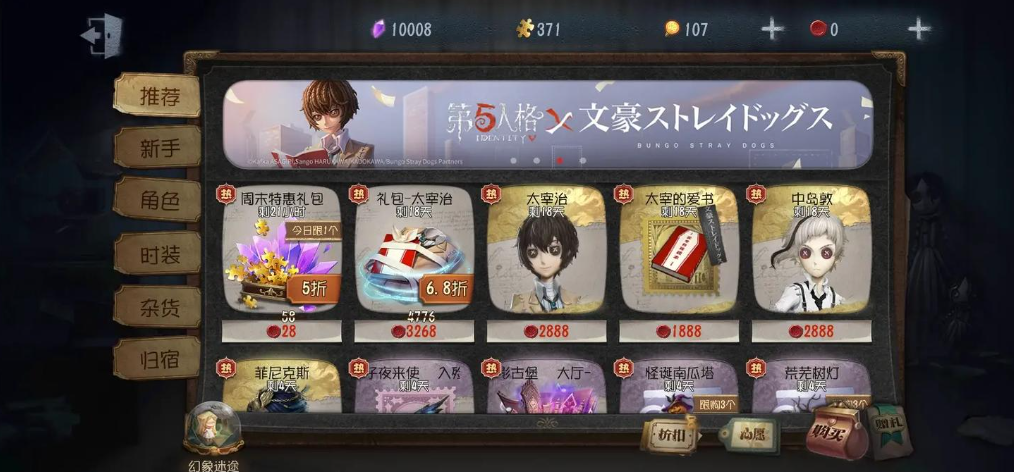Switch to the 推荐 tab
Screen dimensions: 1014x472
(x=158, y=96)
